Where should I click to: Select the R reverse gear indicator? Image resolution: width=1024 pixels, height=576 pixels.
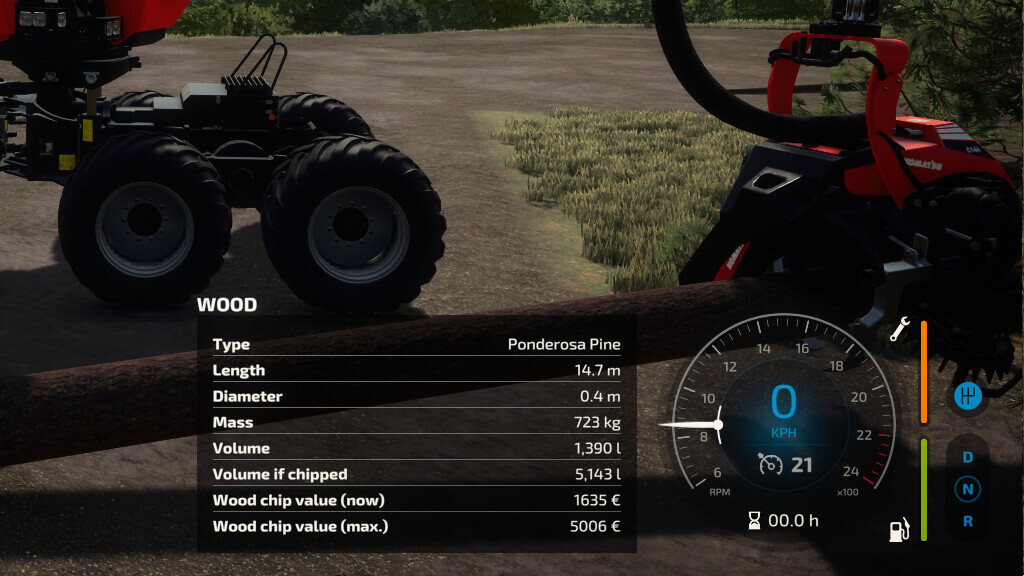point(967,521)
